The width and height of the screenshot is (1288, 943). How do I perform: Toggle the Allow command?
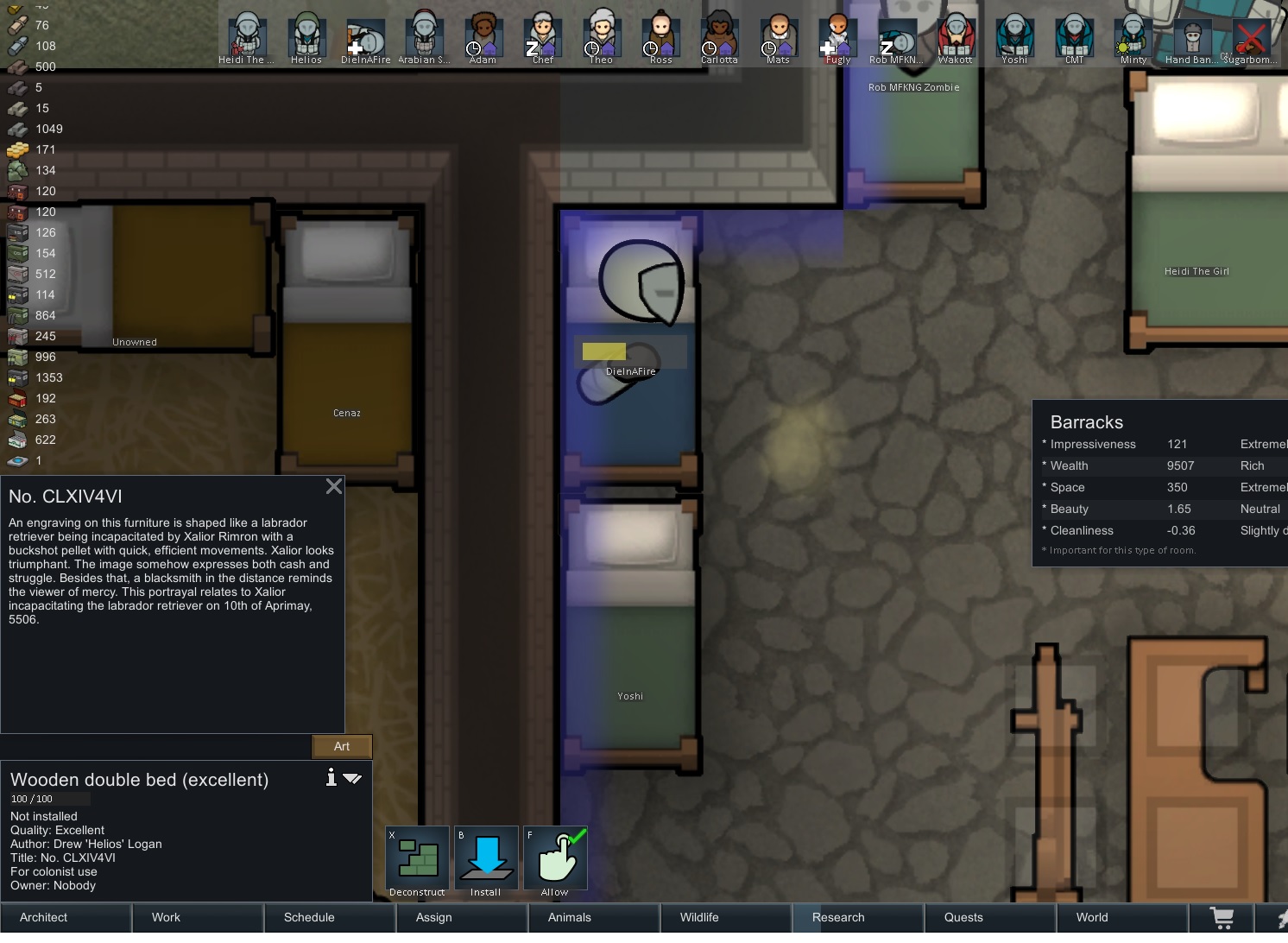point(555,858)
